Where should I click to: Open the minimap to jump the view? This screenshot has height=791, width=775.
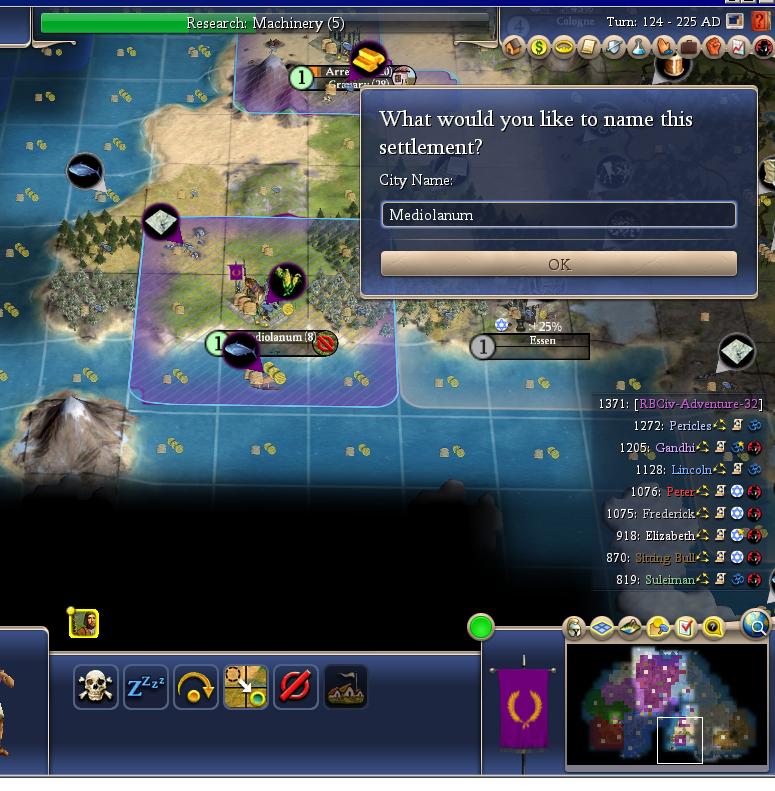[x=666, y=705]
